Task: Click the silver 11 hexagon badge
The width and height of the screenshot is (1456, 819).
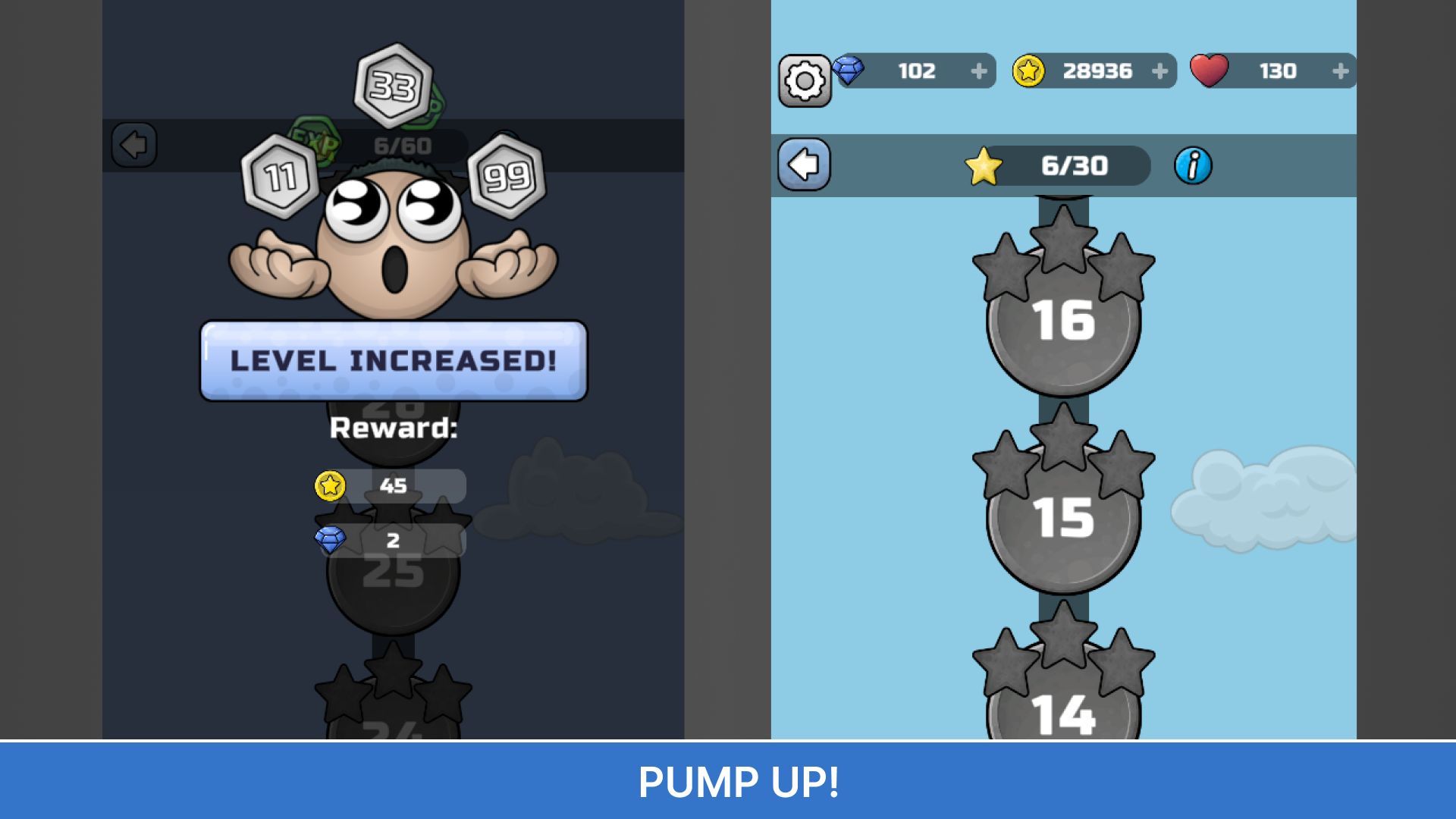Action: [x=281, y=176]
